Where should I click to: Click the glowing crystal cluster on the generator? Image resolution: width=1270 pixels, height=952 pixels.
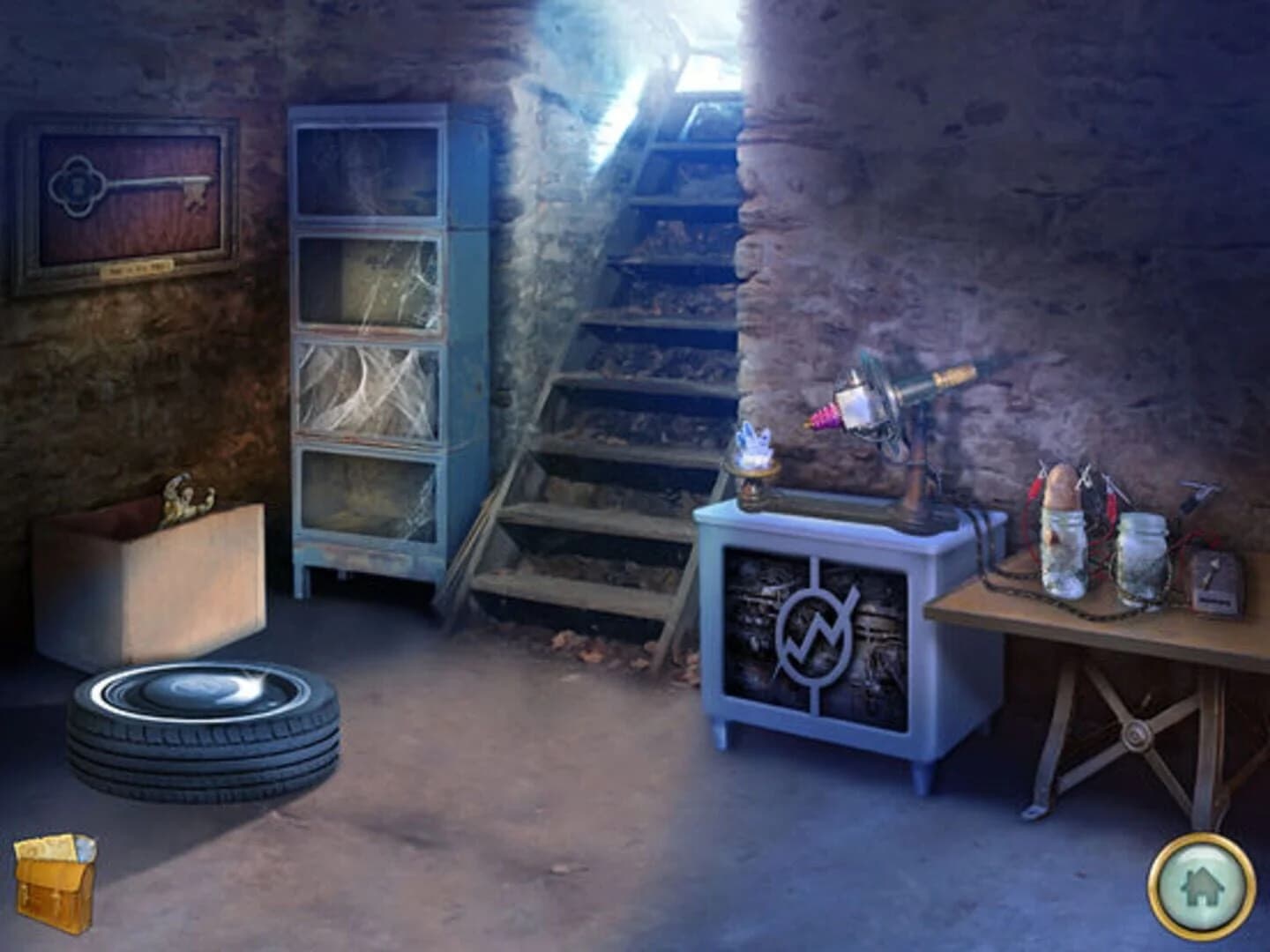tap(754, 441)
